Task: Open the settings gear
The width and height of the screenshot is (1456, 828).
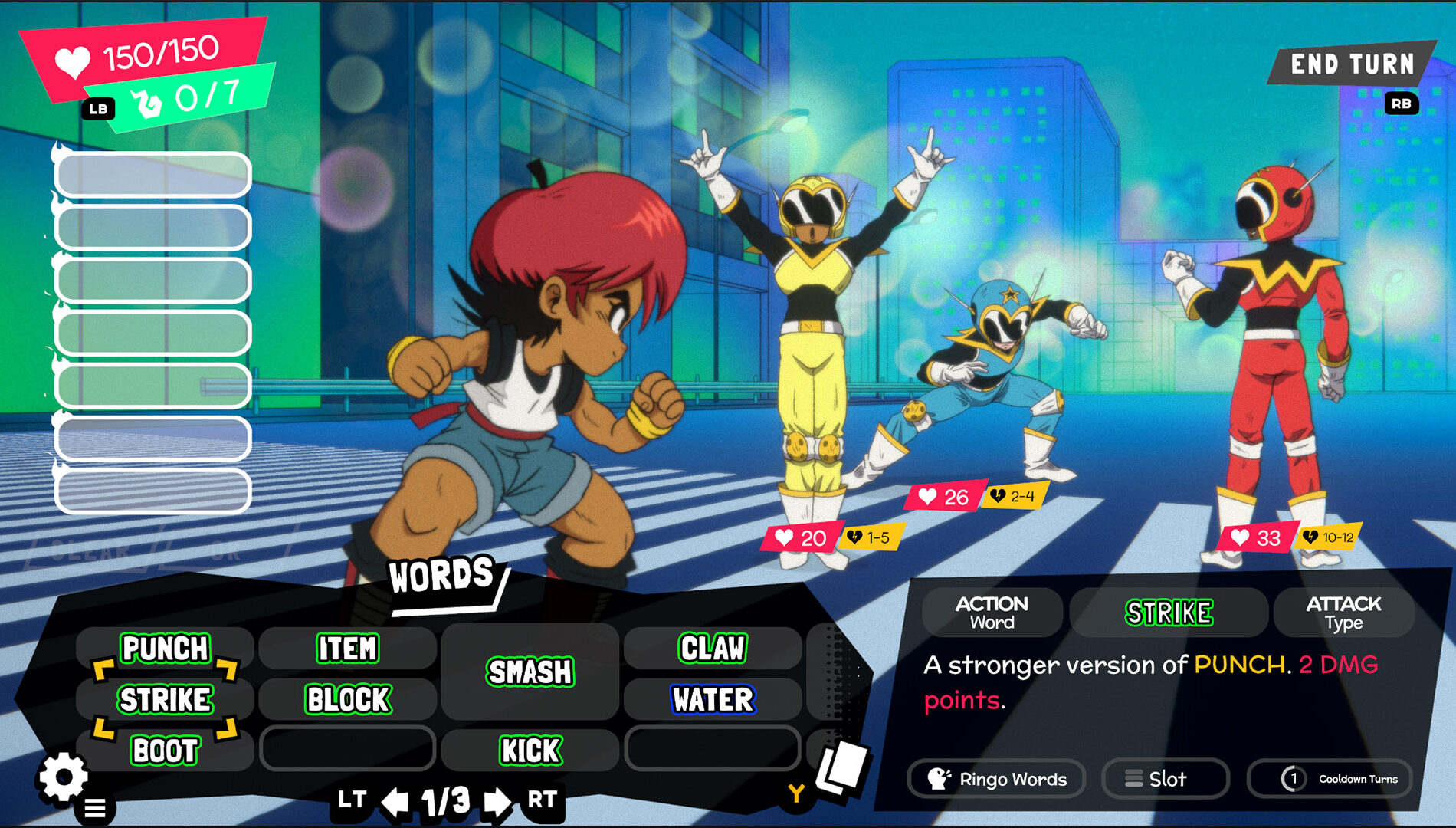Action: 63,777
